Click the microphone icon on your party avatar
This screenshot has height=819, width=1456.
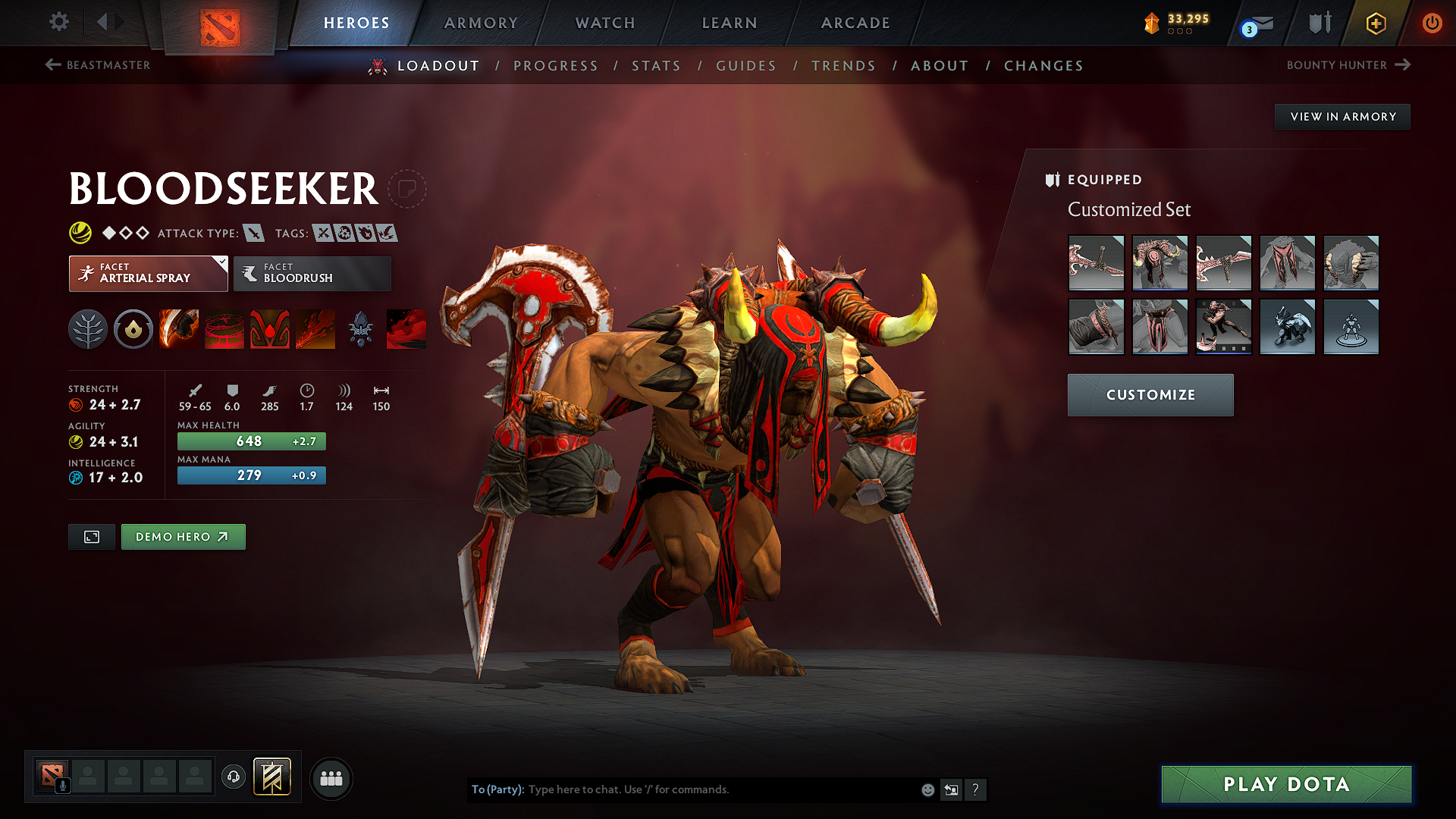pyautogui.click(x=63, y=785)
